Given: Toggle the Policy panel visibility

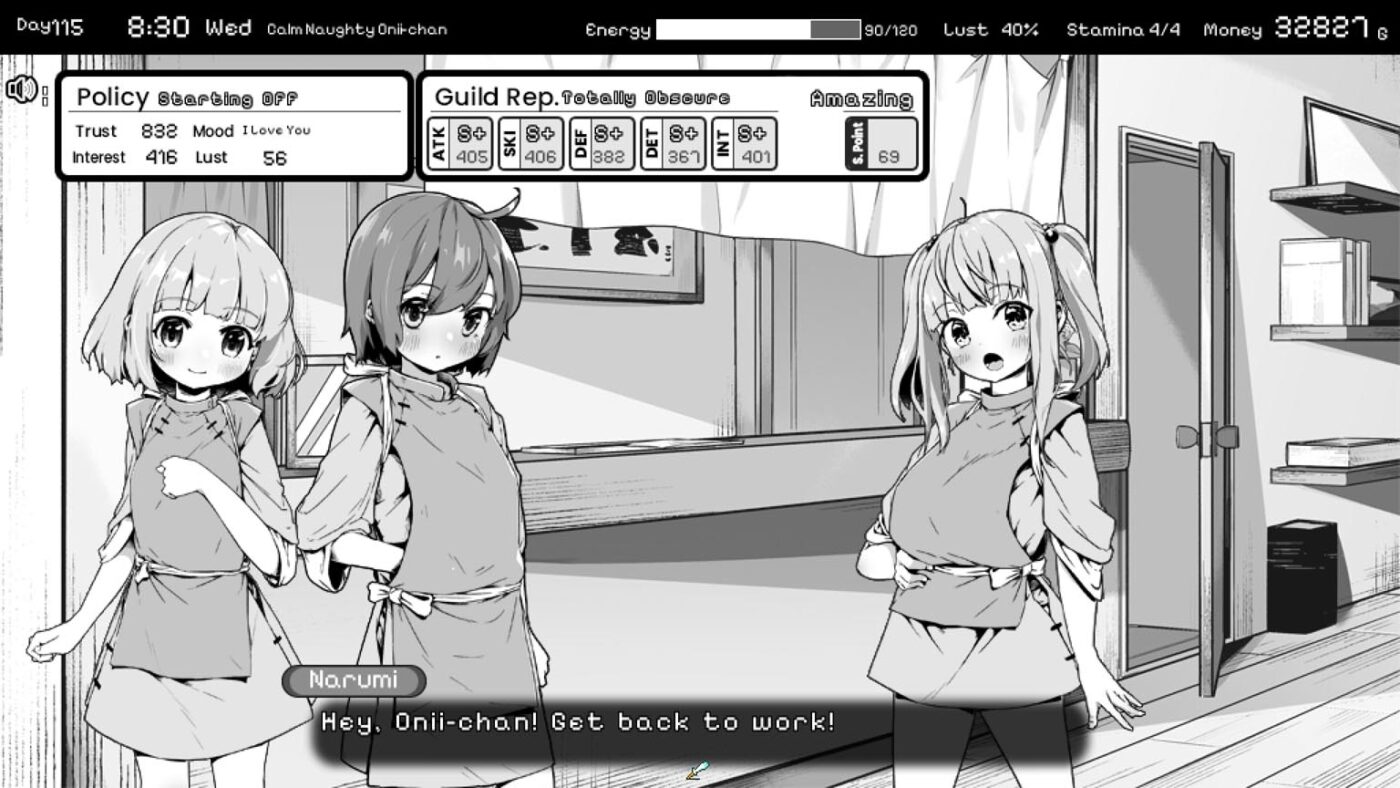Looking at the screenshot, I should (110, 99).
